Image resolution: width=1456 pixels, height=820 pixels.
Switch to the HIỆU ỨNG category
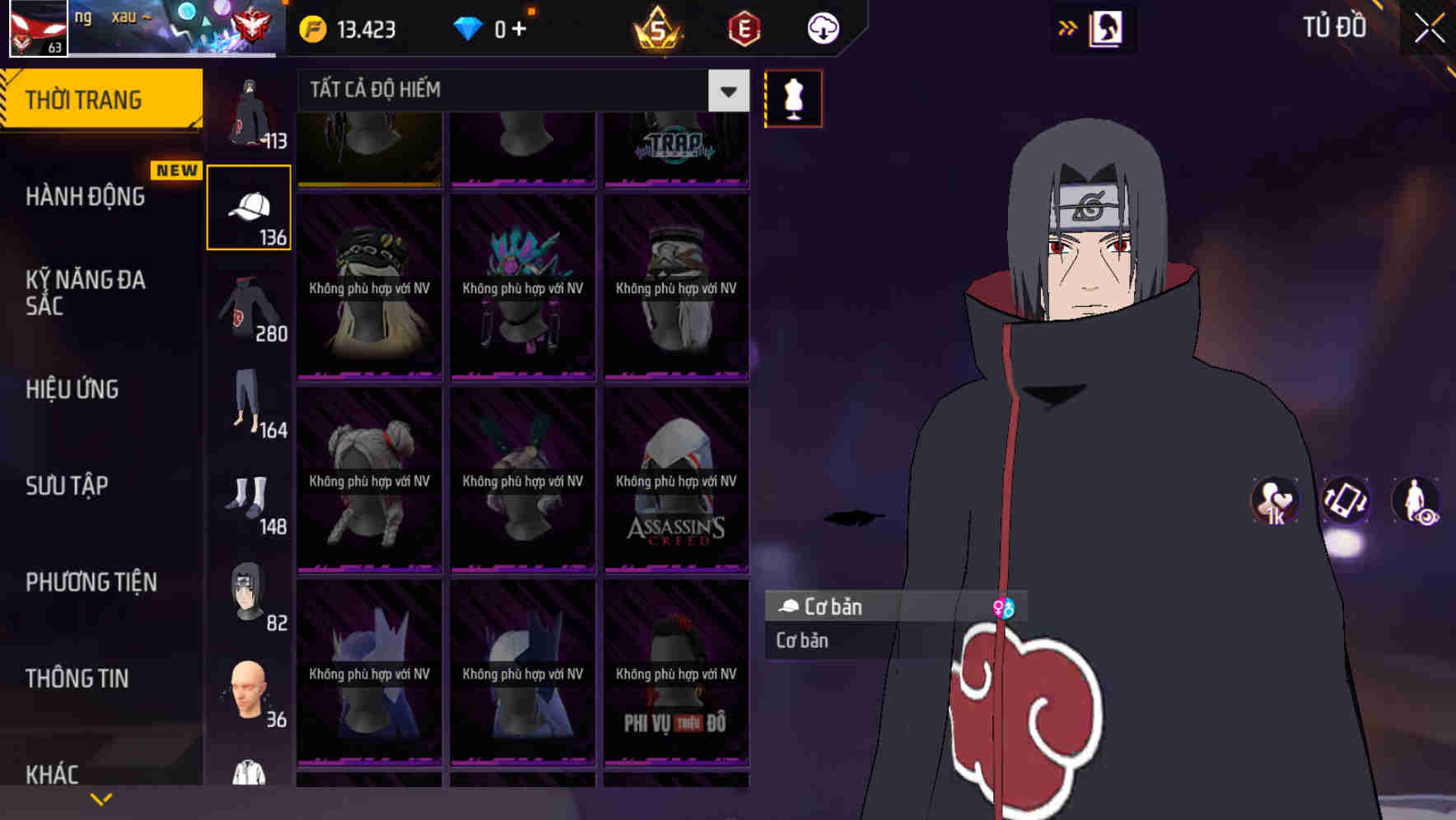click(x=74, y=389)
